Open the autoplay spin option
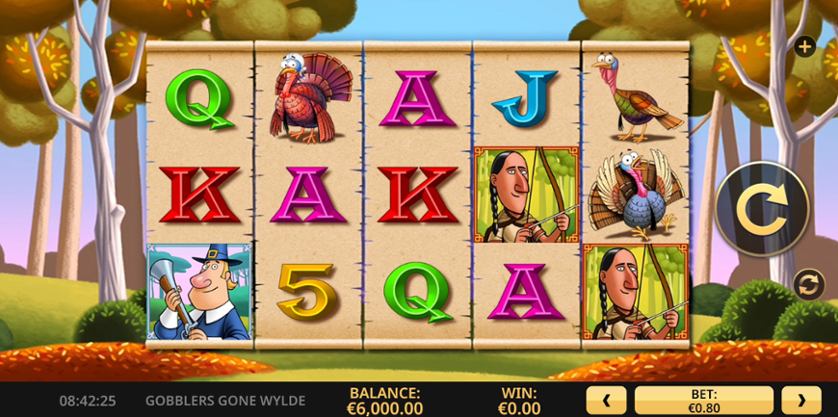 tap(805, 286)
